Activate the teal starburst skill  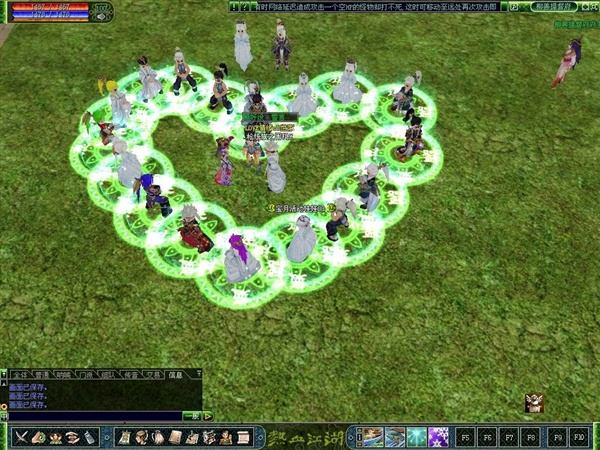tap(415, 437)
